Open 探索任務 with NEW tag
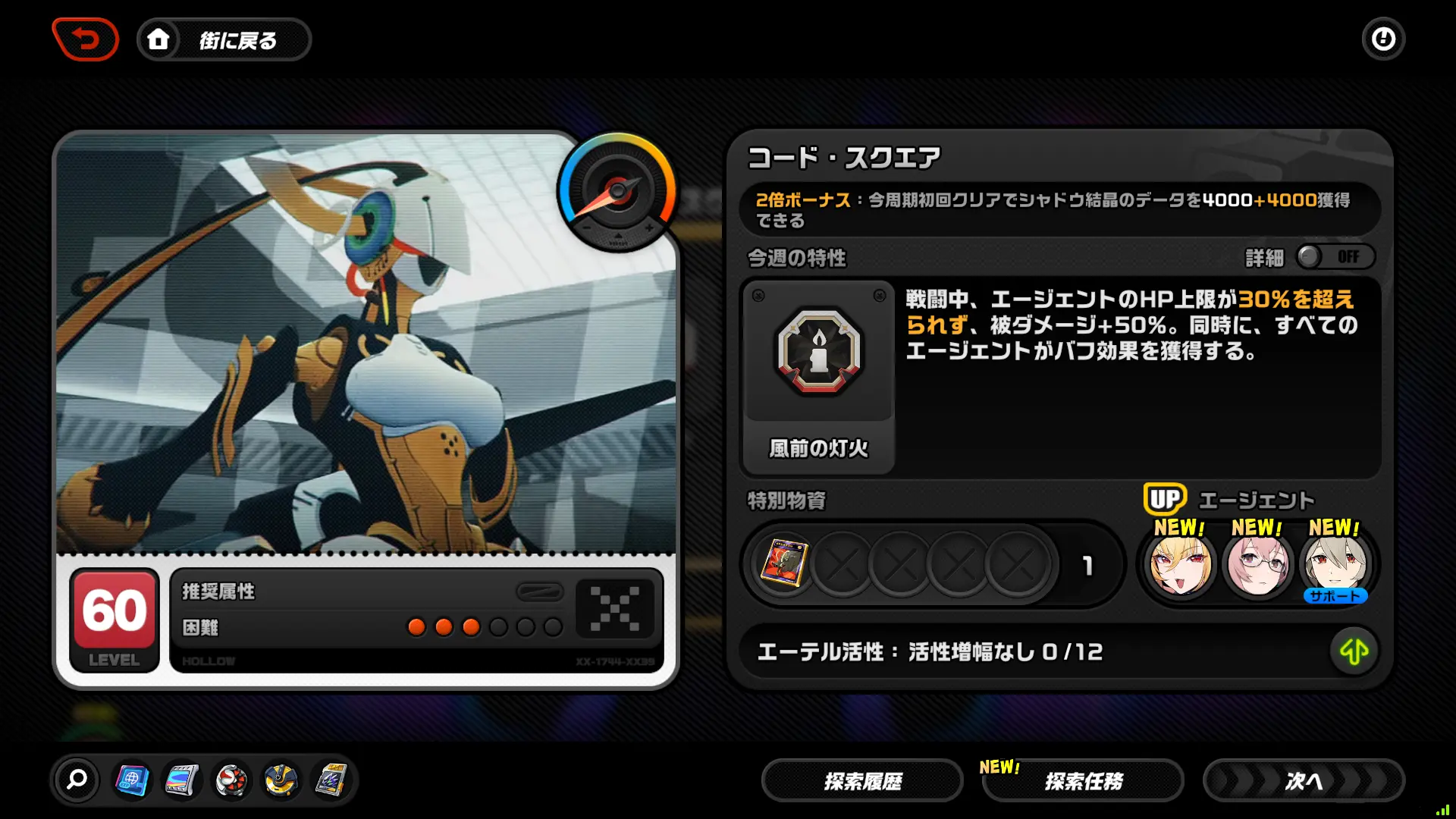Viewport: 1456px width, 819px height. tap(1082, 780)
